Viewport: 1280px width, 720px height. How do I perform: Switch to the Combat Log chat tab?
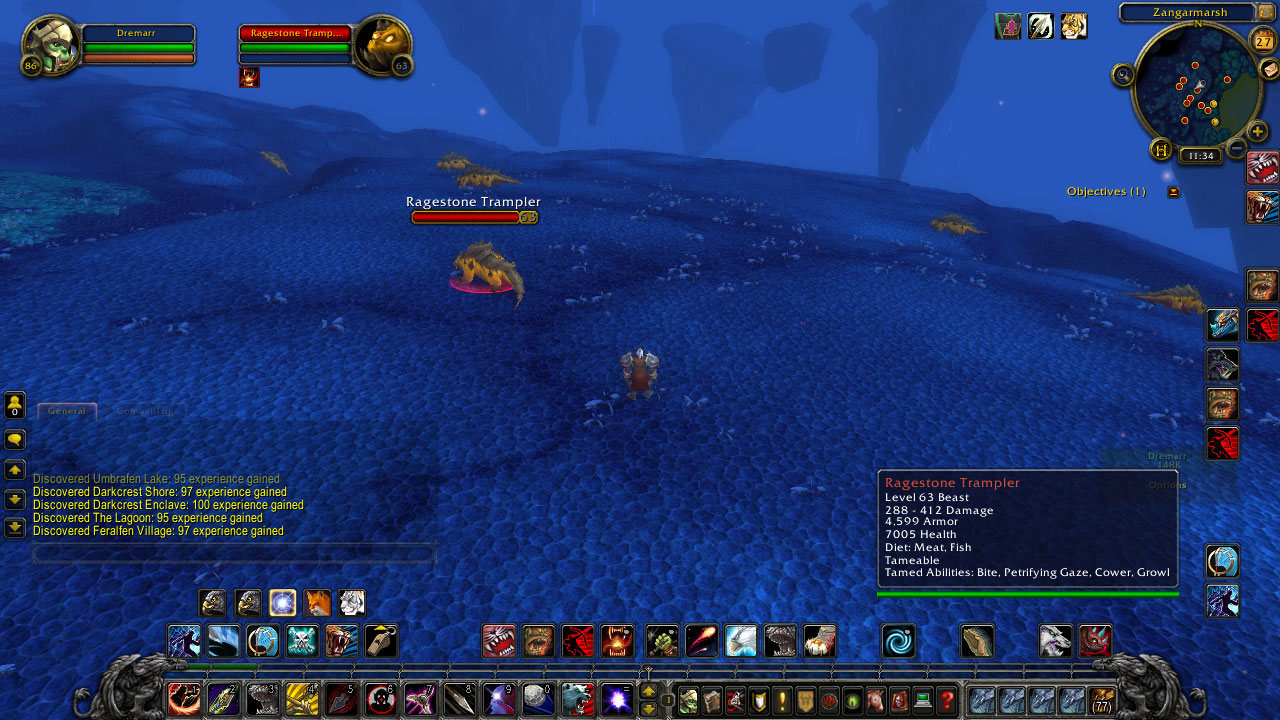point(145,411)
